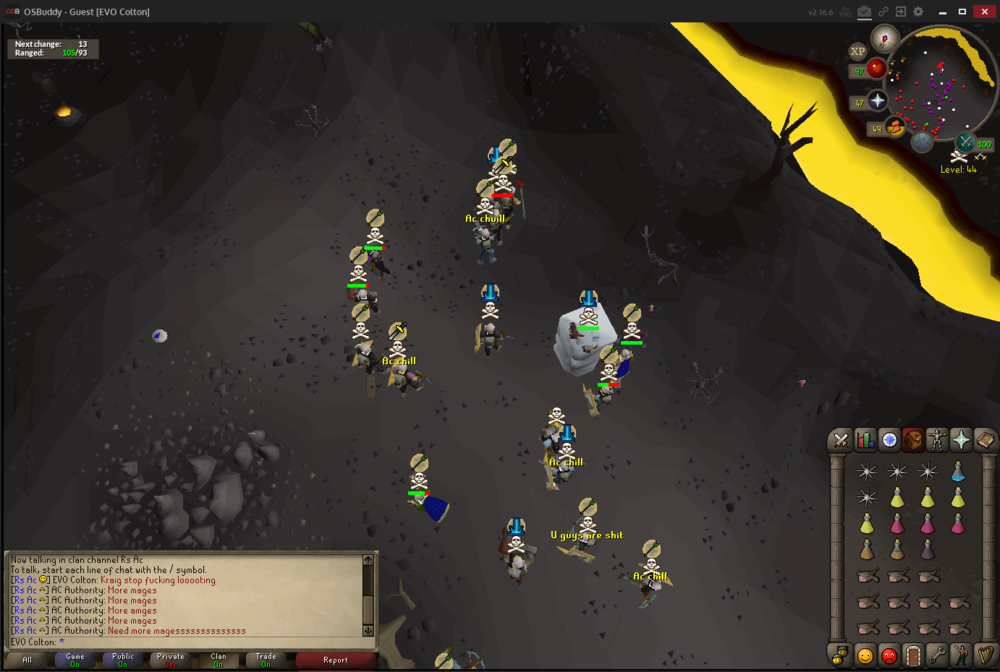The height and width of the screenshot is (672, 1000).
Task: Open the Emotes tab
Action: click(x=961, y=656)
